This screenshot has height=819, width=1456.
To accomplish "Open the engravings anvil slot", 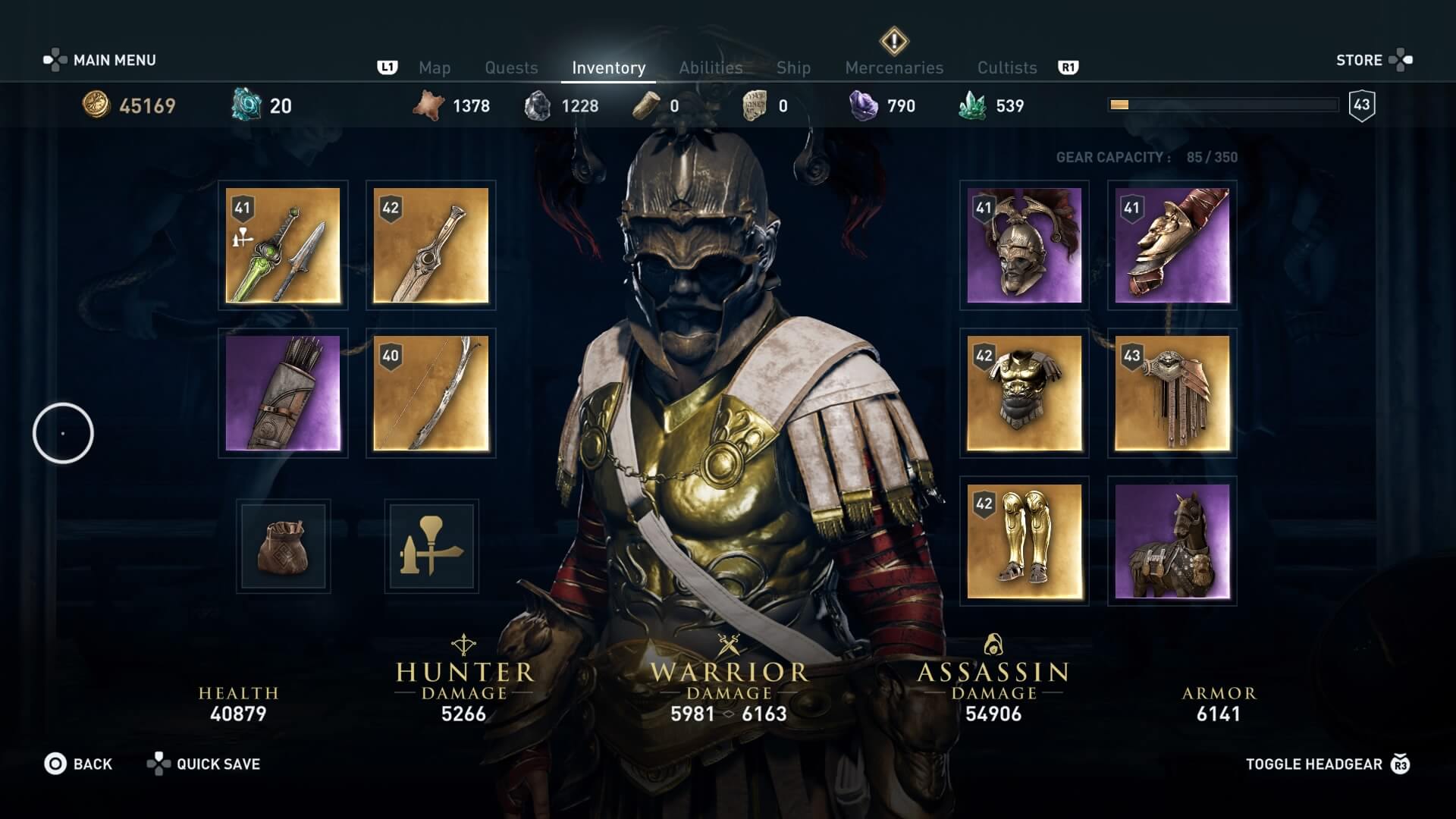I will [x=431, y=546].
